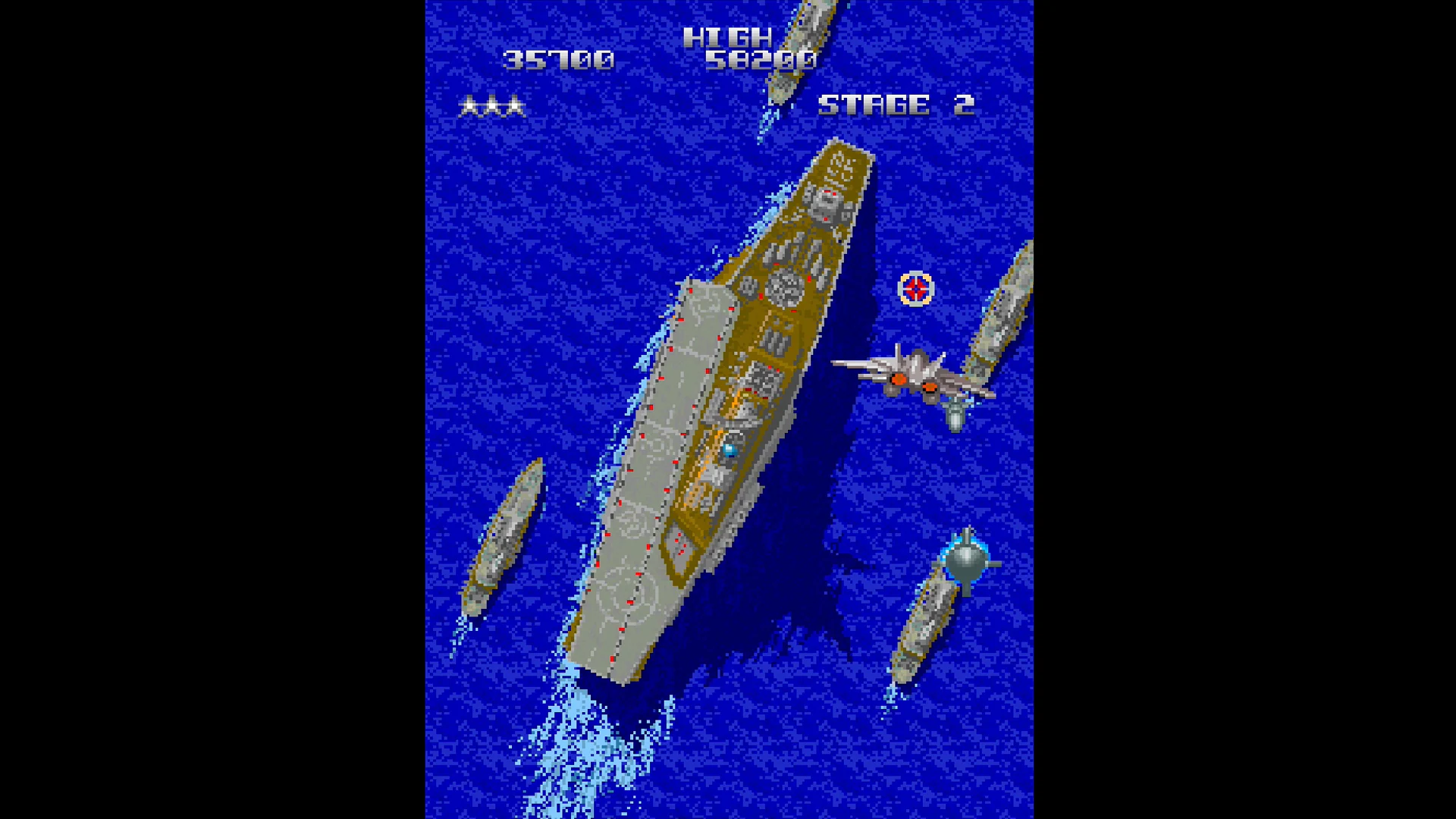The image size is (1456, 819).
Task: Click the current score 35700
Action: click(559, 58)
